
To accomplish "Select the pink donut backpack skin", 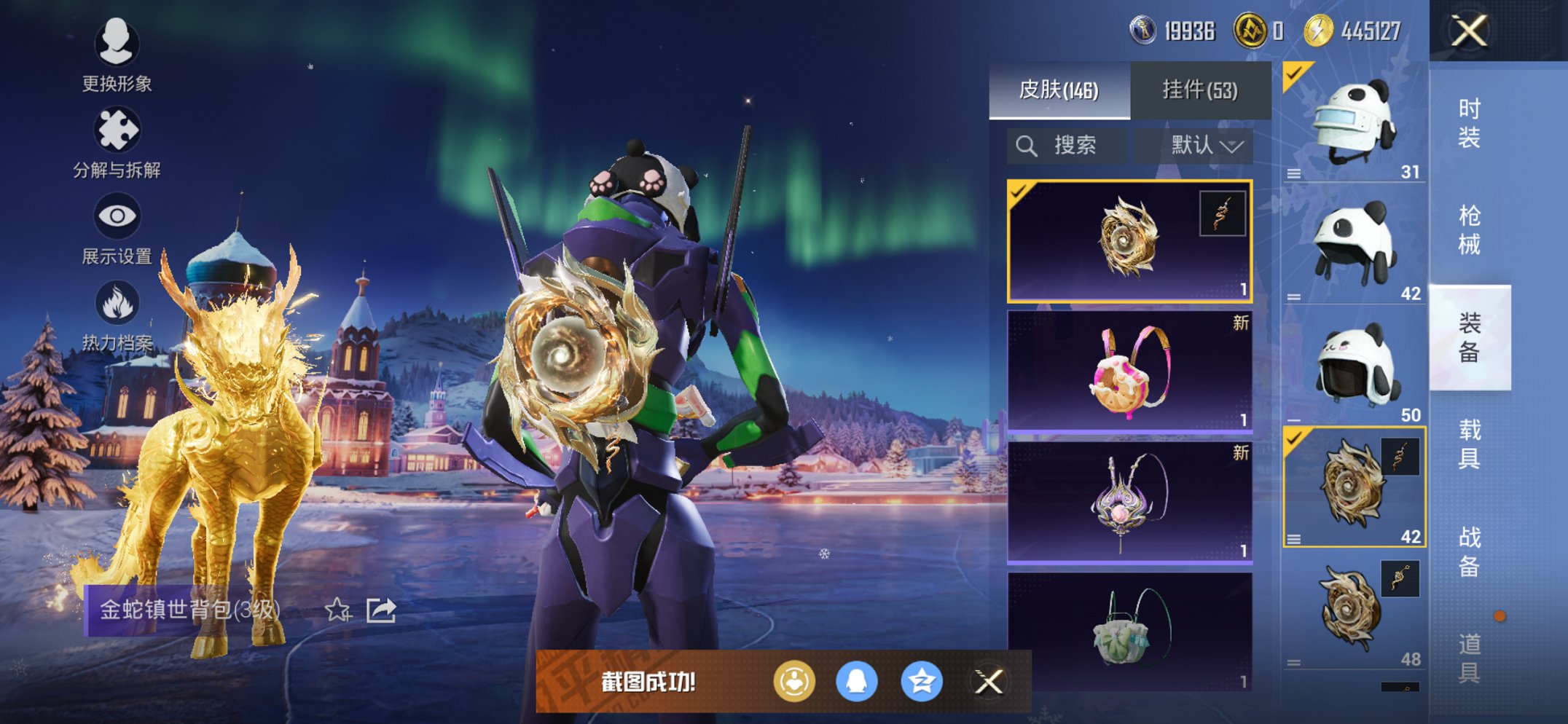I will tap(1129, 371).
